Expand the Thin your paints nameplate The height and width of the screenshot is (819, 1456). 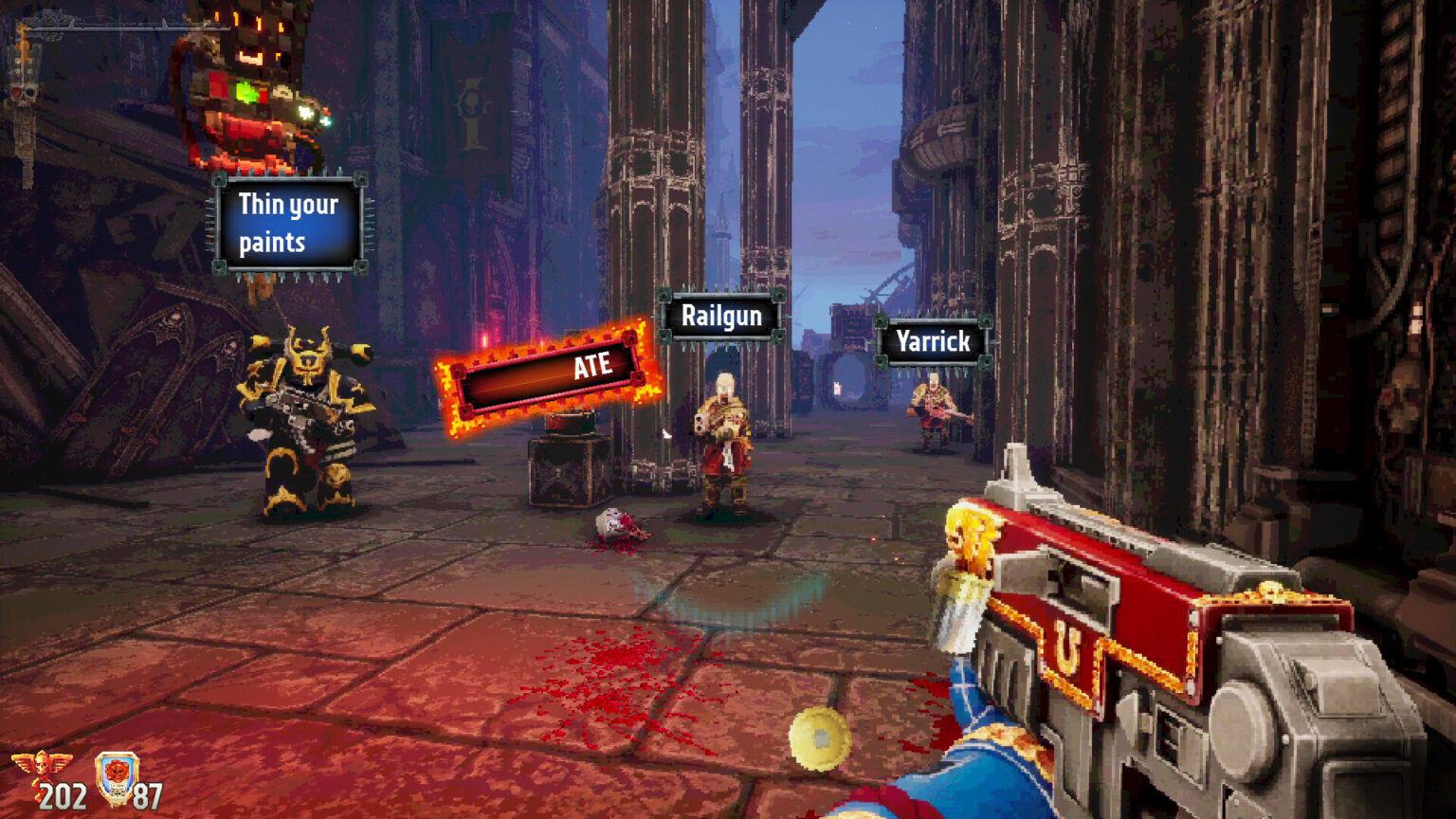(288, 224)
